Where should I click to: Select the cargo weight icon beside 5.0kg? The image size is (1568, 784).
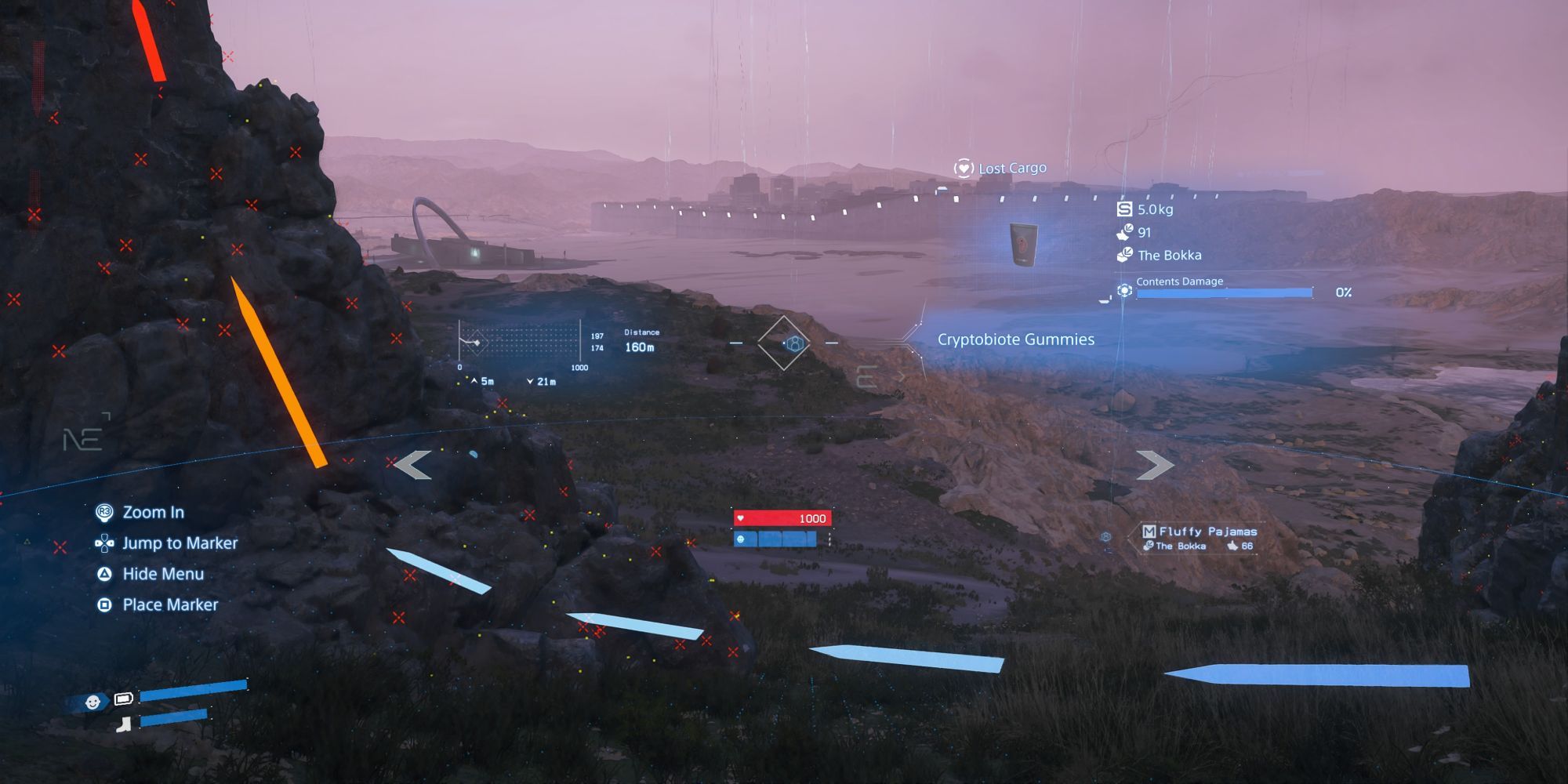coord(1125,209)
